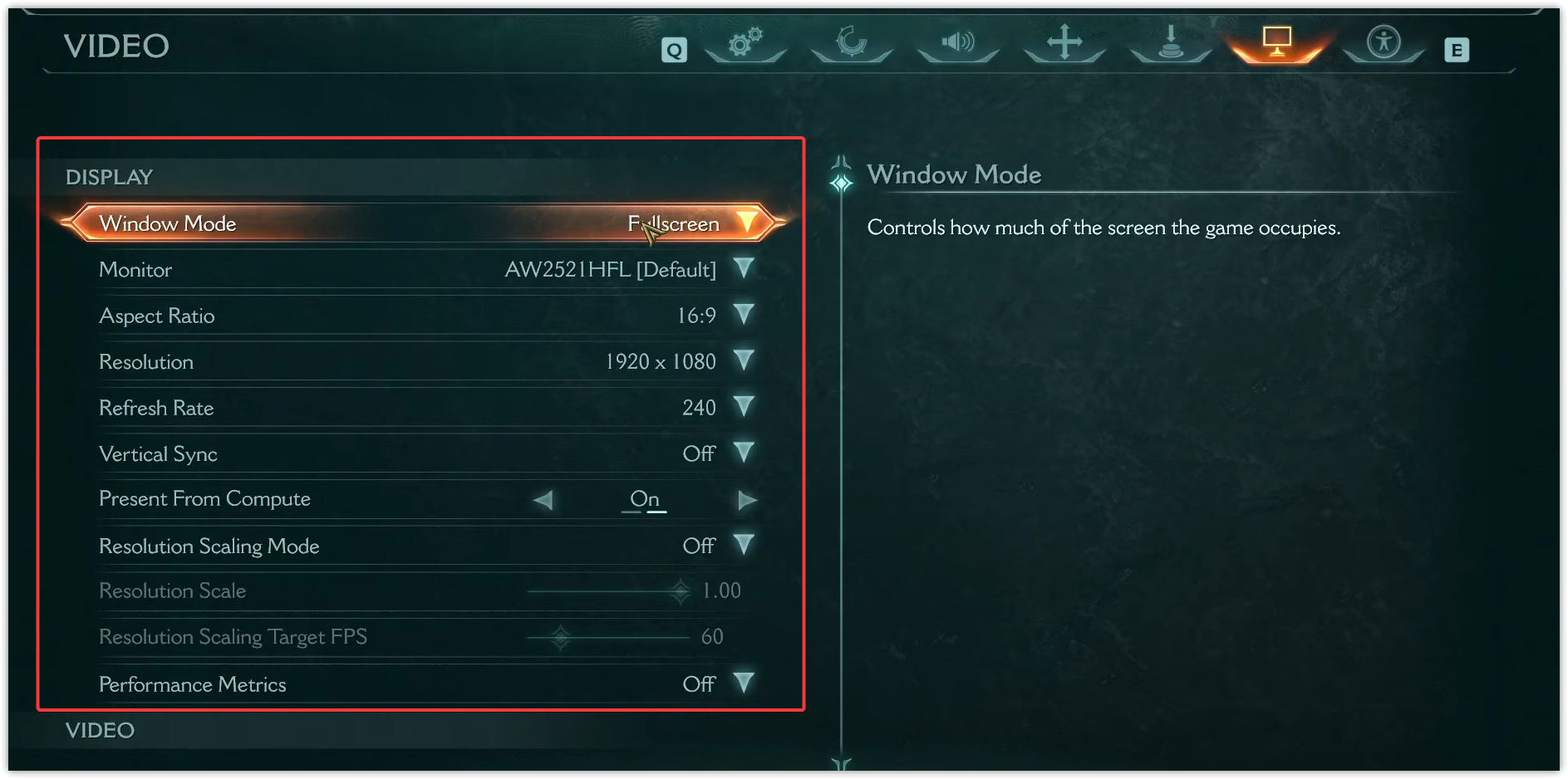
Task: Open the accessibility settings tab
Action: [1384, 42]
